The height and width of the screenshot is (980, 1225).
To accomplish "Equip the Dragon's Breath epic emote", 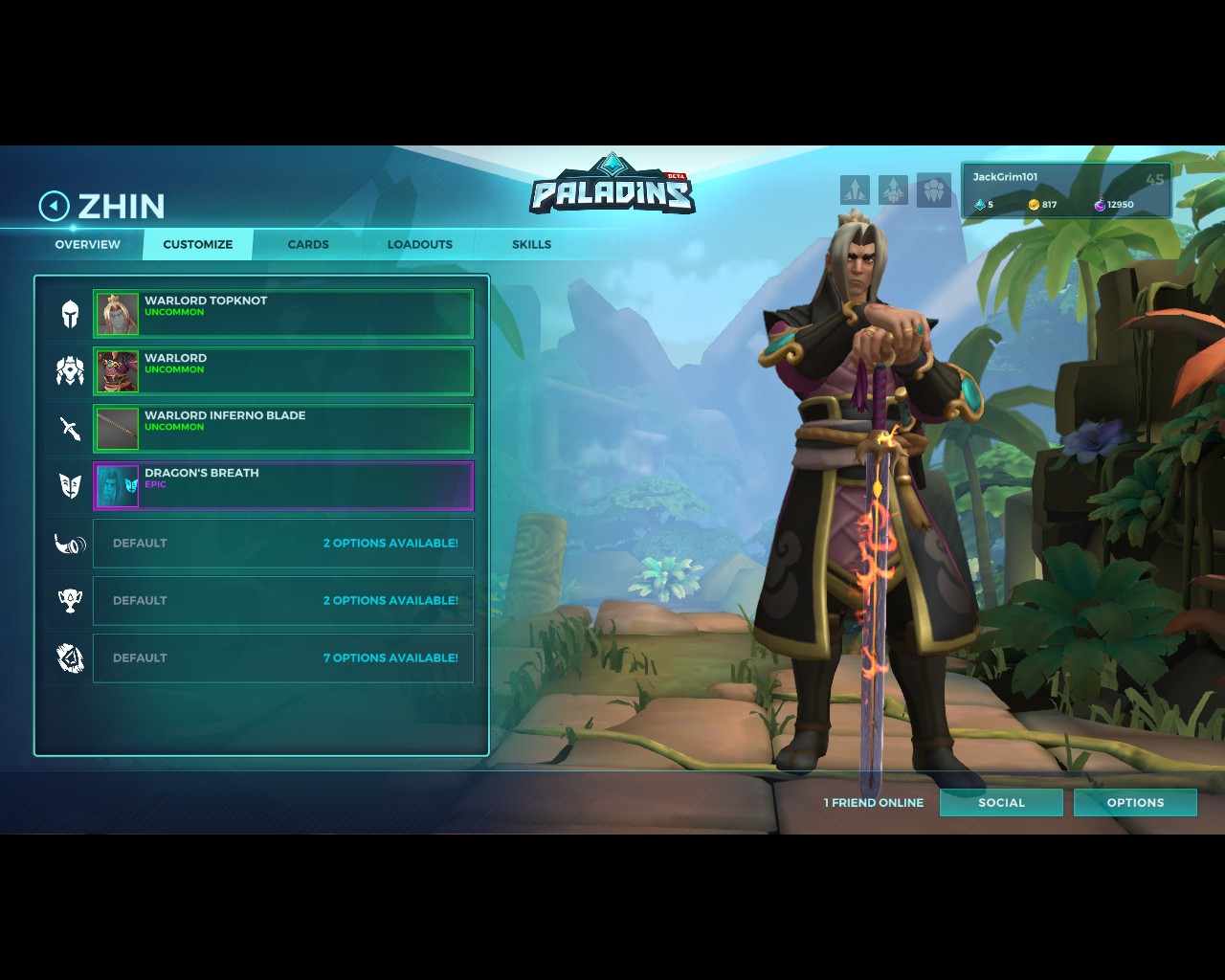I will [x=283, y=485].
